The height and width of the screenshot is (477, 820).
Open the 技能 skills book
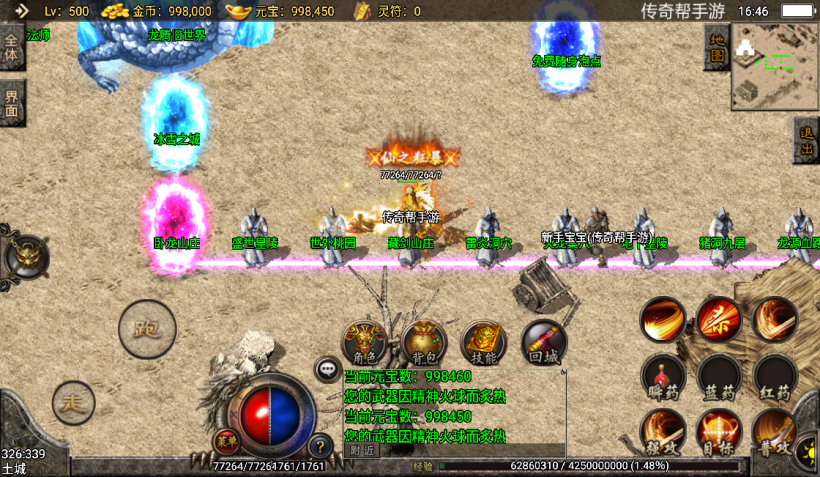[483, 343]
